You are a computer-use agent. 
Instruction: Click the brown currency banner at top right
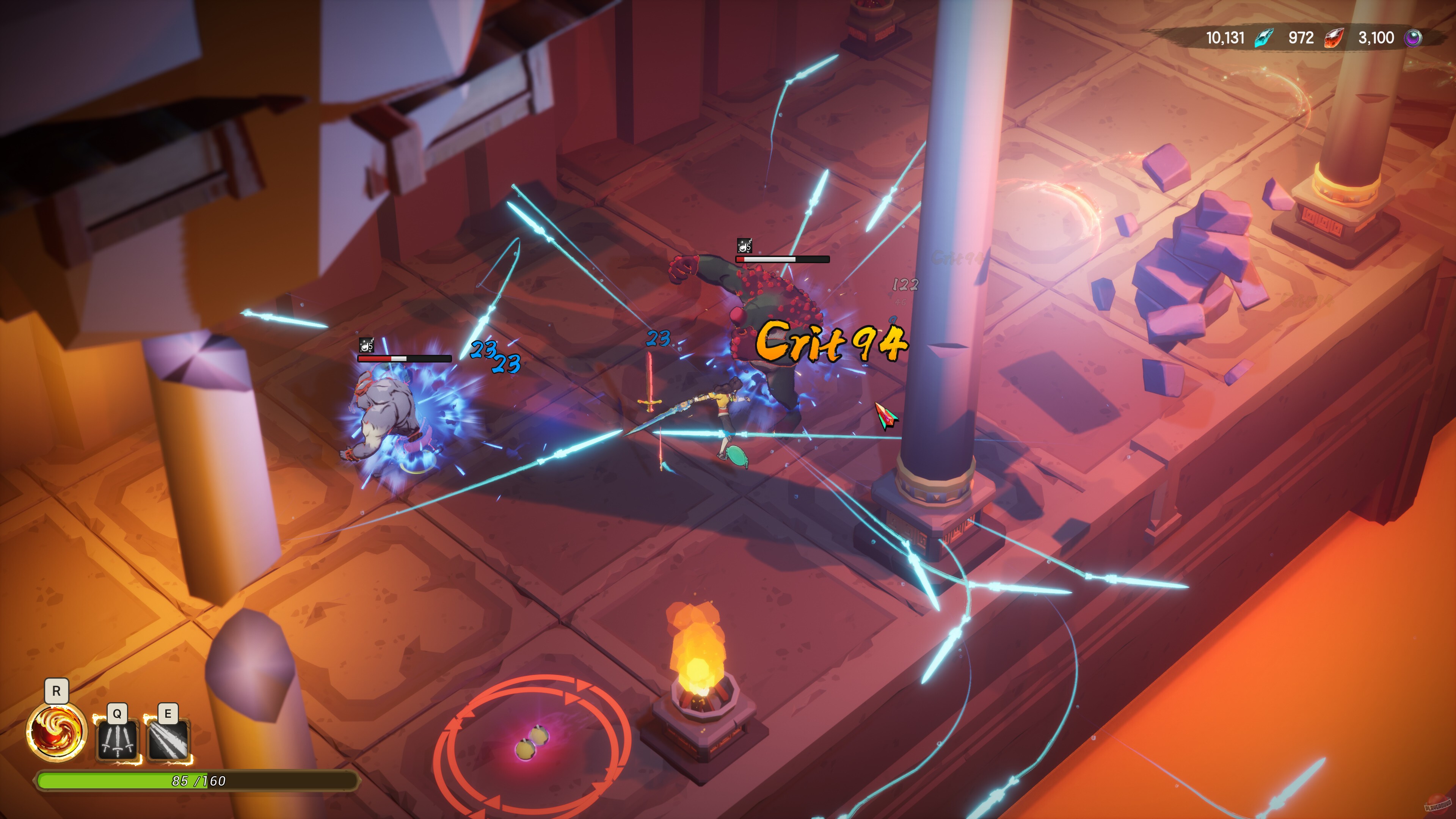click(1317, 38)
